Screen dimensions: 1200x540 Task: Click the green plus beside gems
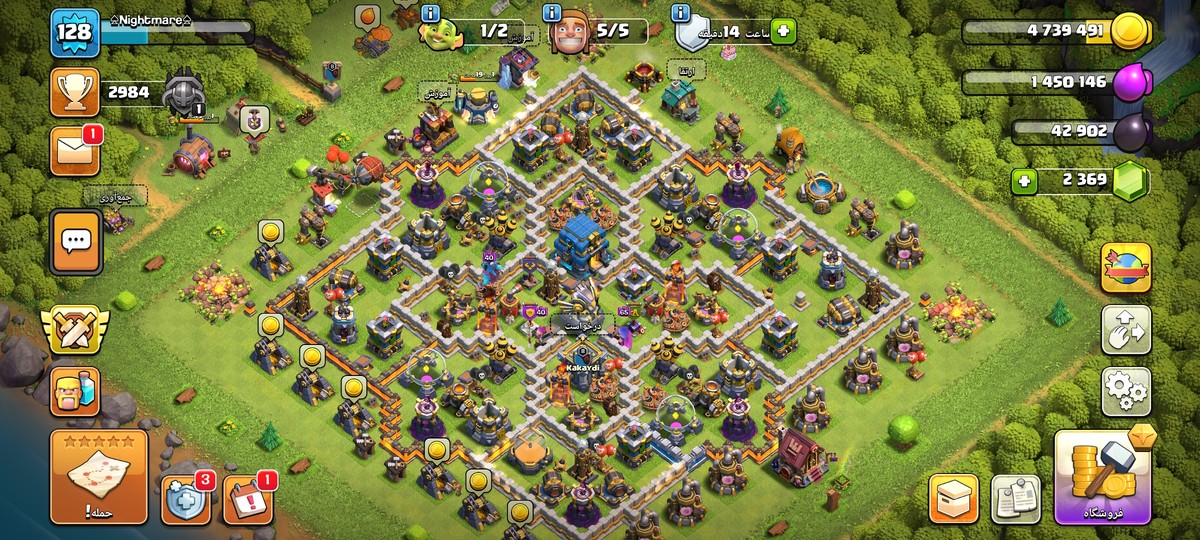click(x=1023, y=182)
